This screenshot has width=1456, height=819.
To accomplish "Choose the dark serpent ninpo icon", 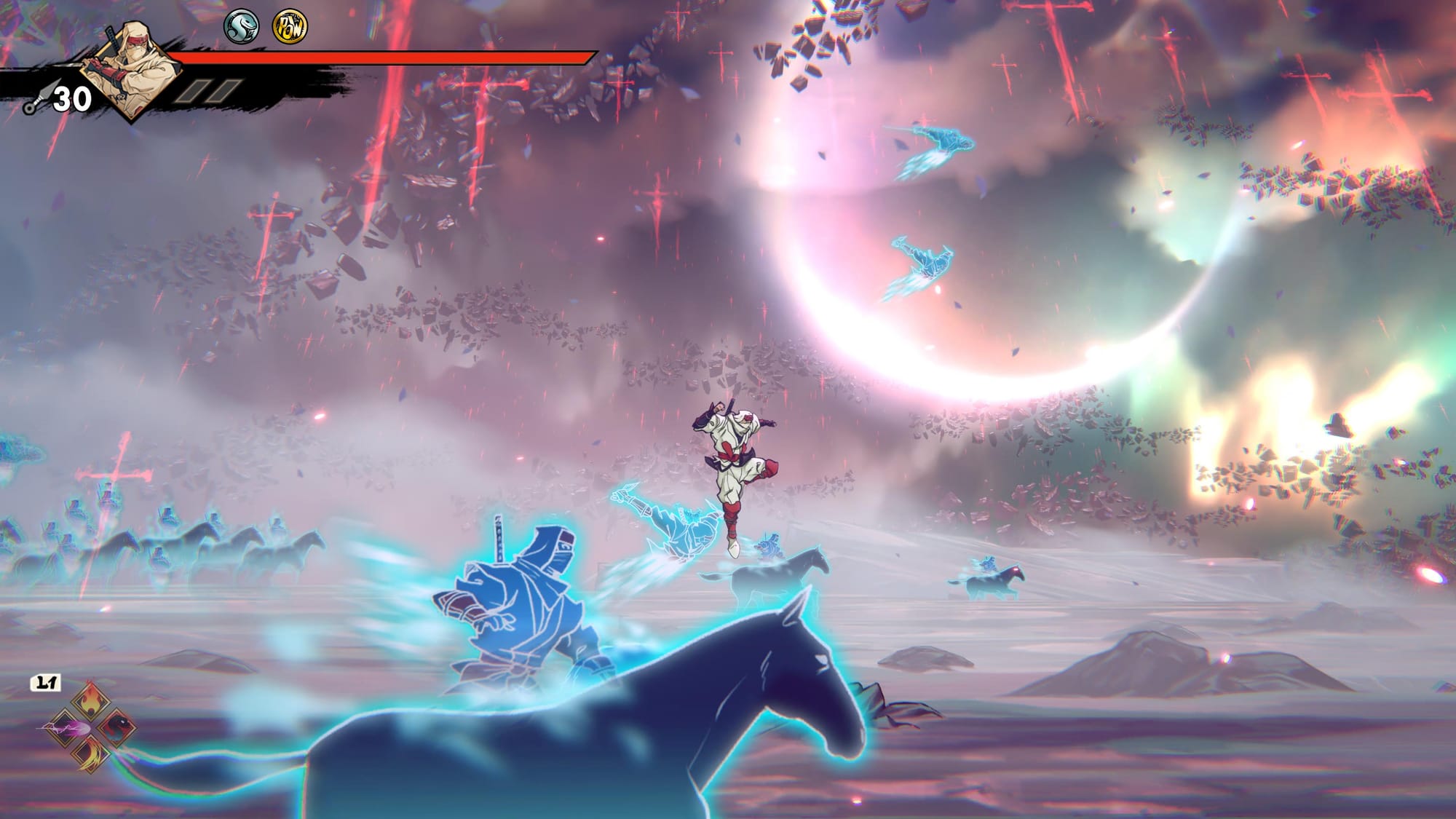I will [x=114, y=727].
